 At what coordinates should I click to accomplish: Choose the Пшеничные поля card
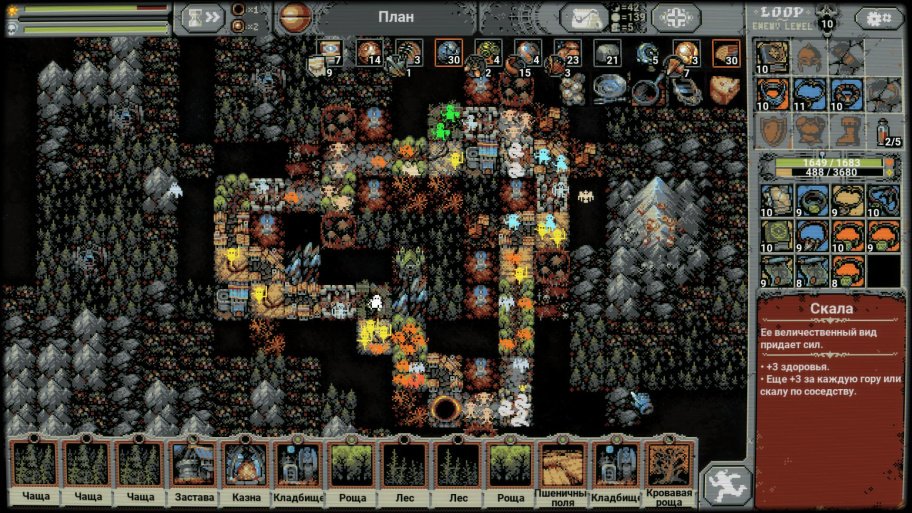click(562, 469)
